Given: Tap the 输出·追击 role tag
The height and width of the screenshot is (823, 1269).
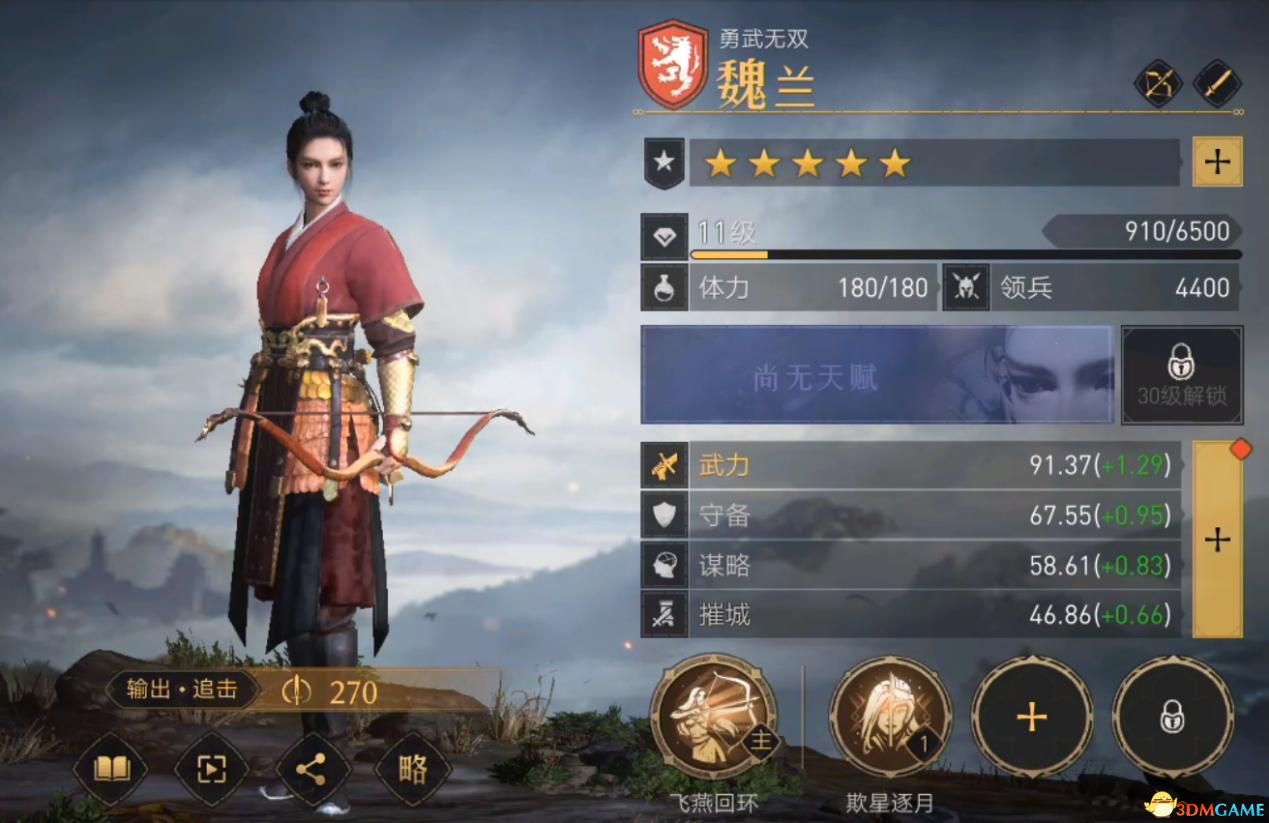Looking at the screenshot, I should click(182, 690).
